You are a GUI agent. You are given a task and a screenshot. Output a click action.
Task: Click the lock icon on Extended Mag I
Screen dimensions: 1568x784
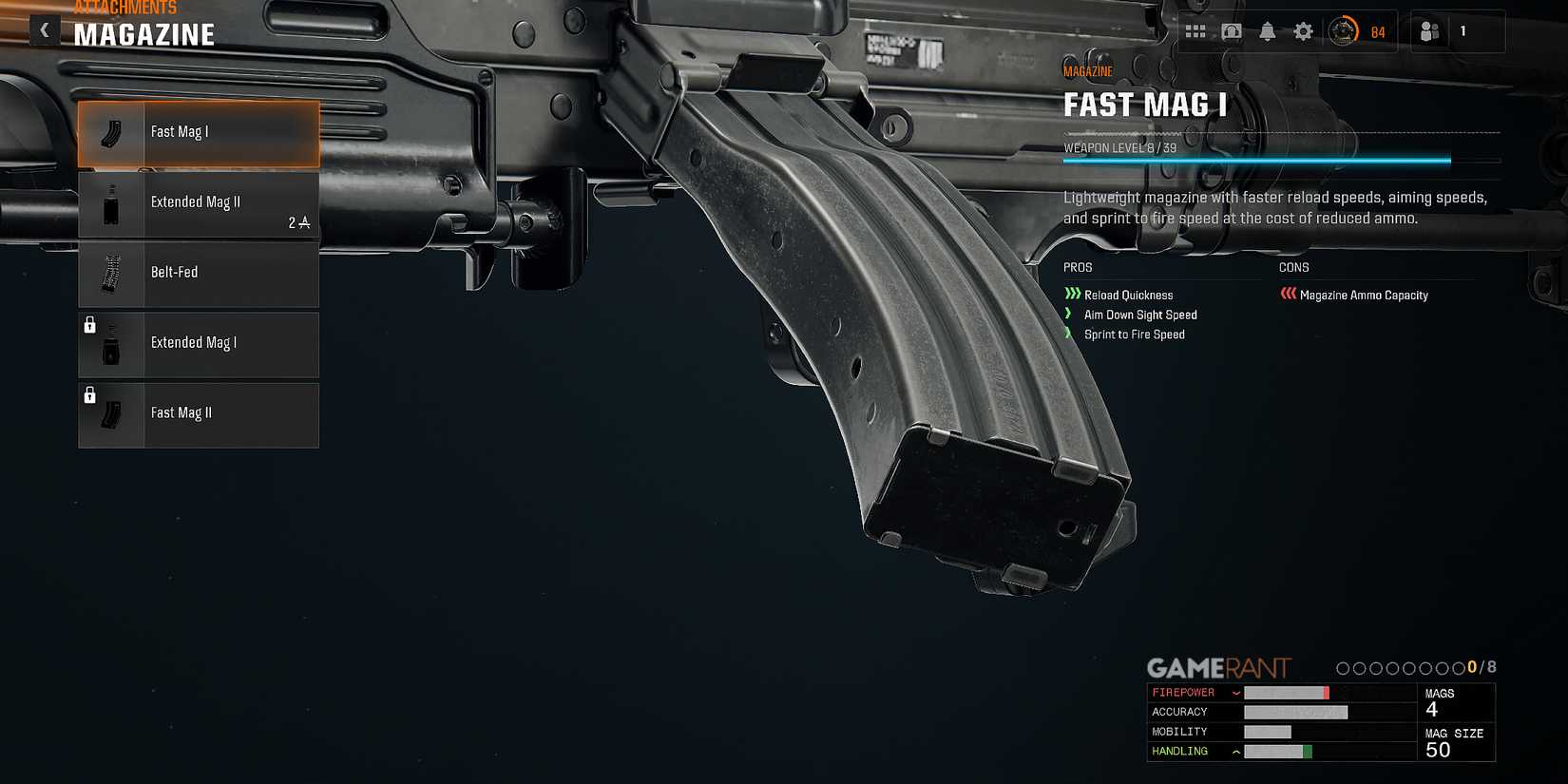[x=91, y=326]
